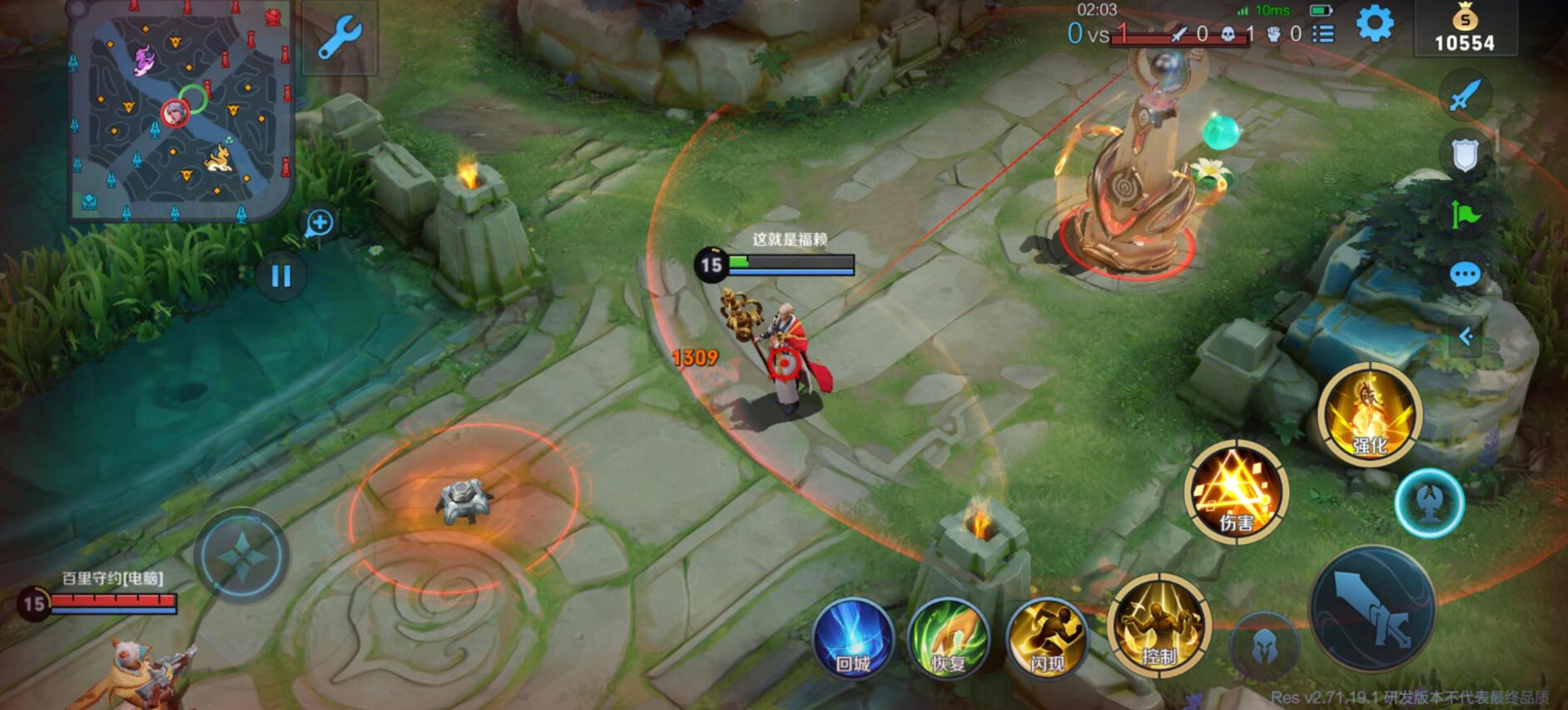Send the green flag gather signal
The image size is (1568, 710).
coord(1465,215)
